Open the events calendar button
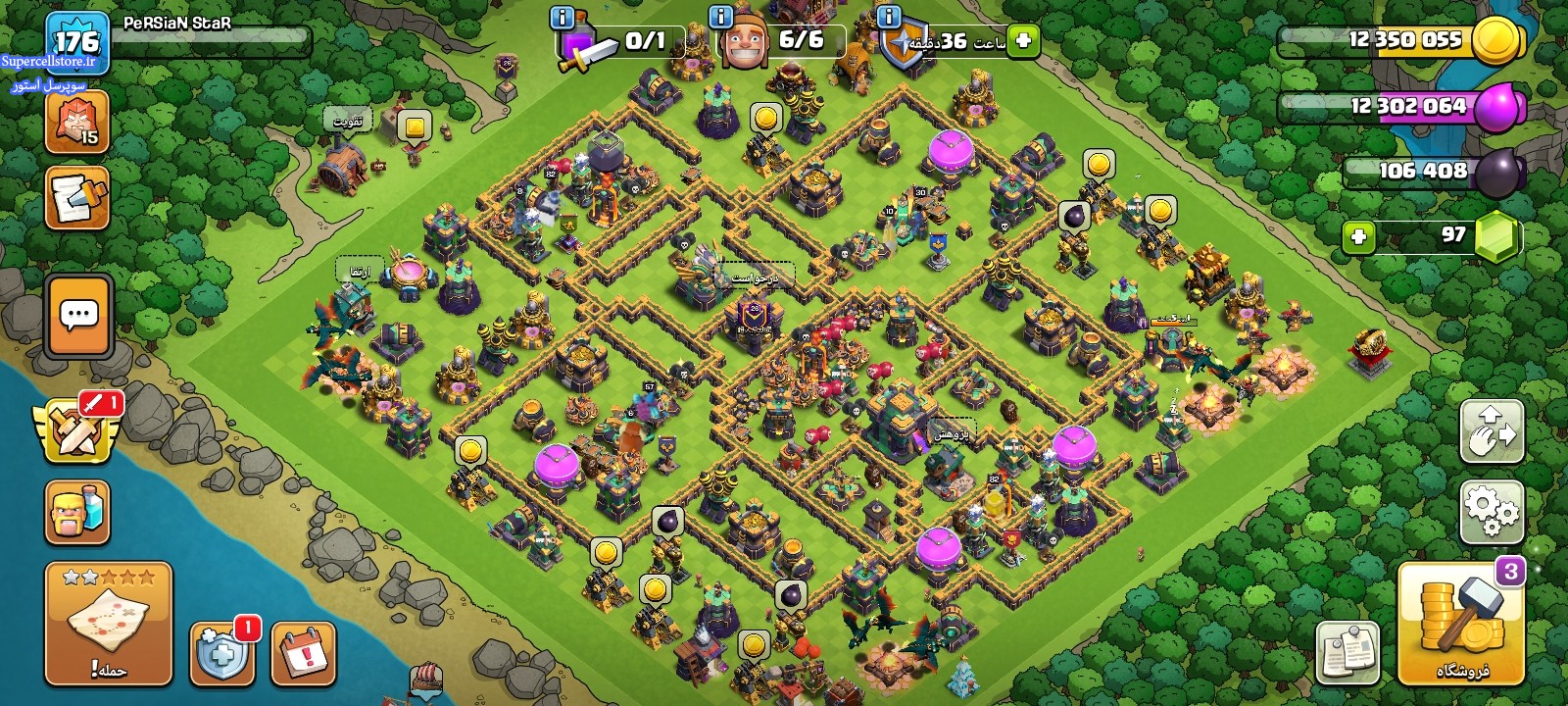The height and width of the screenshot is (706, 1568). (303, 652)
